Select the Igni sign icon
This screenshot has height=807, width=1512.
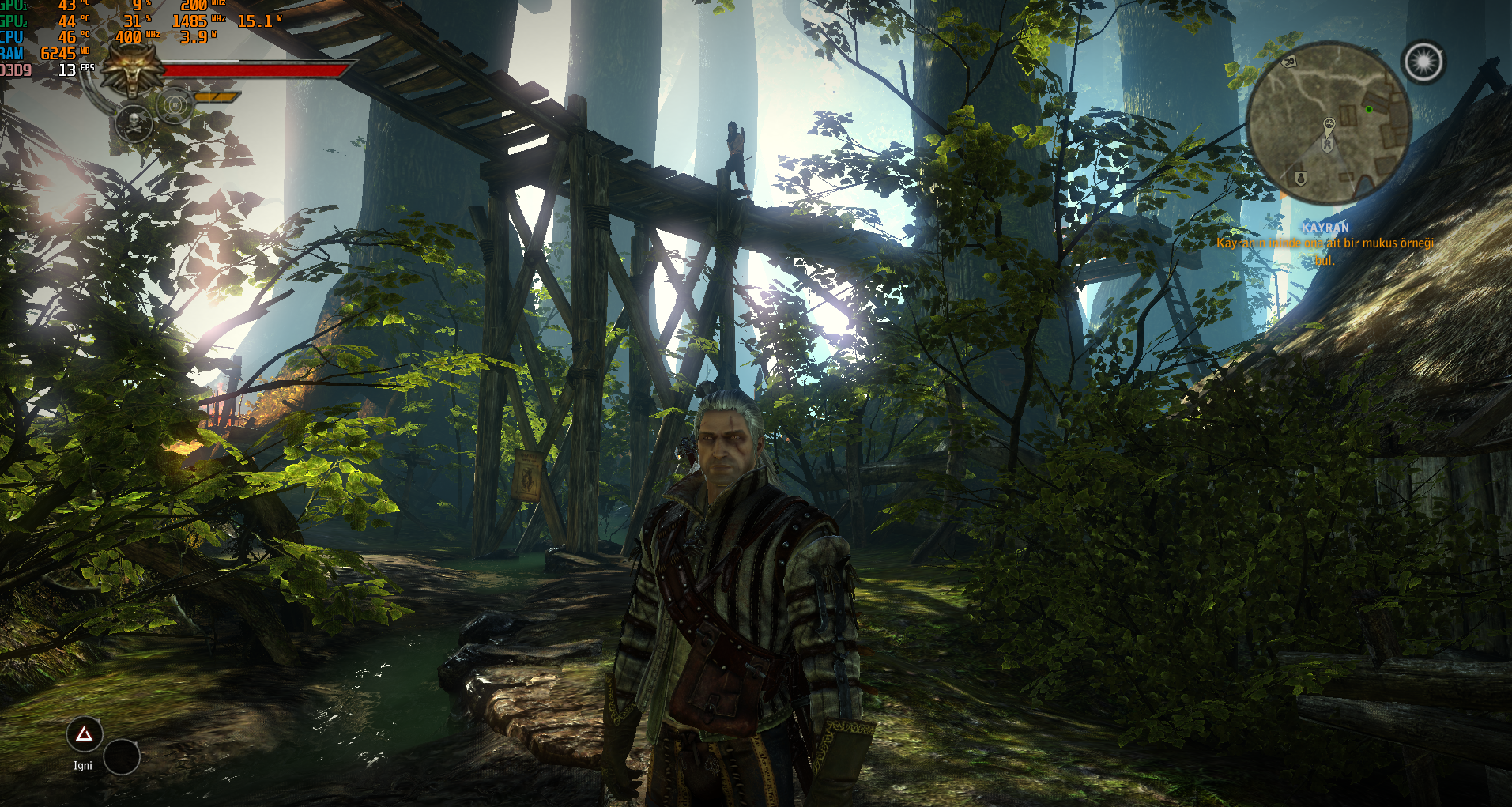(84, 735)
